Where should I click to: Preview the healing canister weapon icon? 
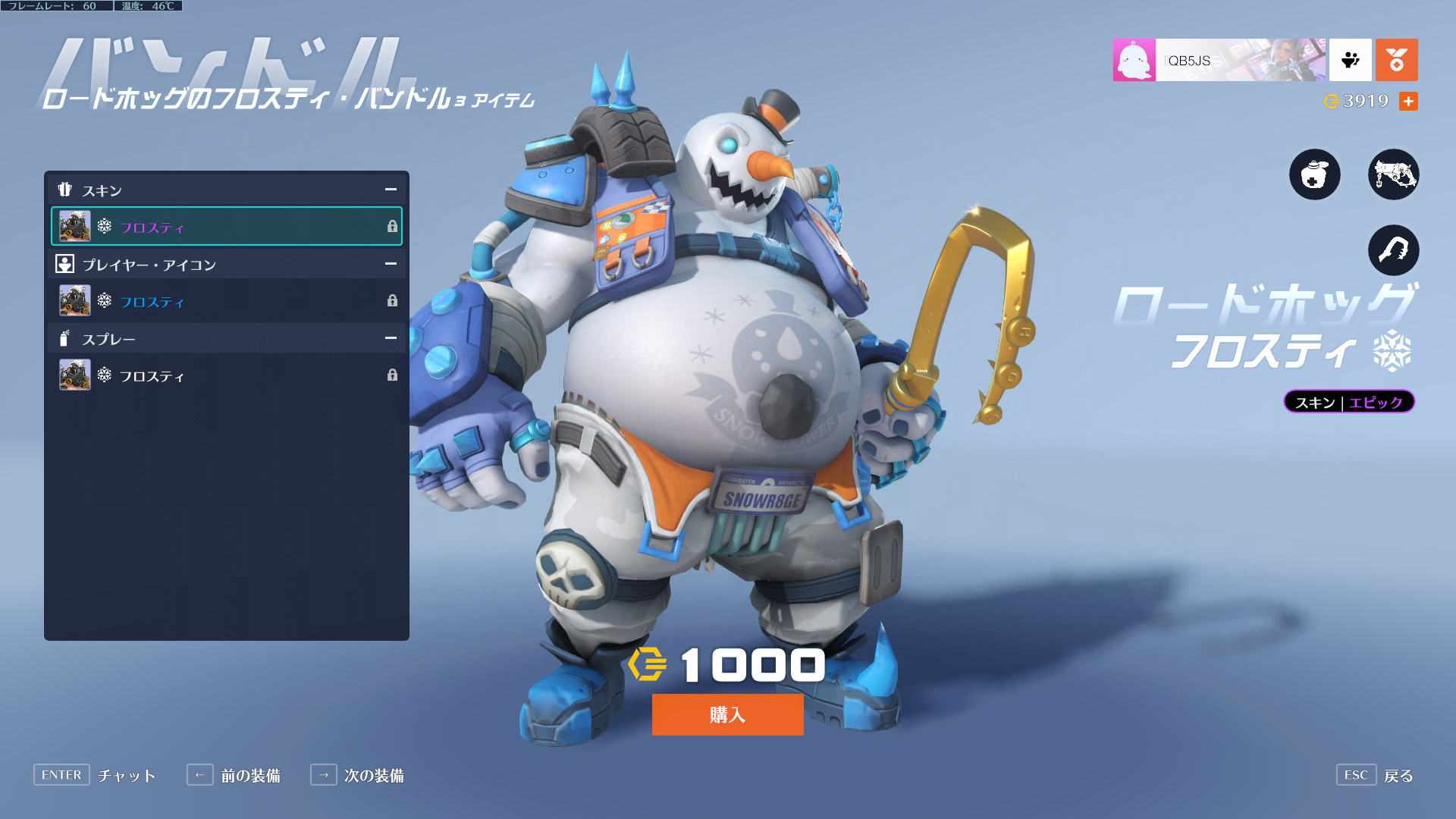tap(1314, 174)
